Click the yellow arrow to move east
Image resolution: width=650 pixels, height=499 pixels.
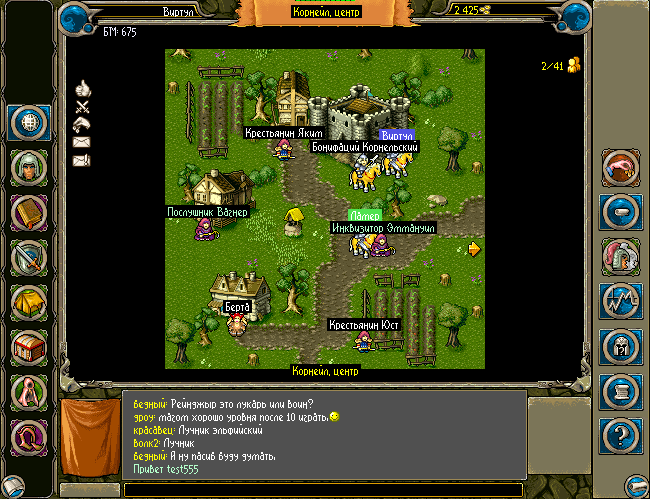coord(474,249)
